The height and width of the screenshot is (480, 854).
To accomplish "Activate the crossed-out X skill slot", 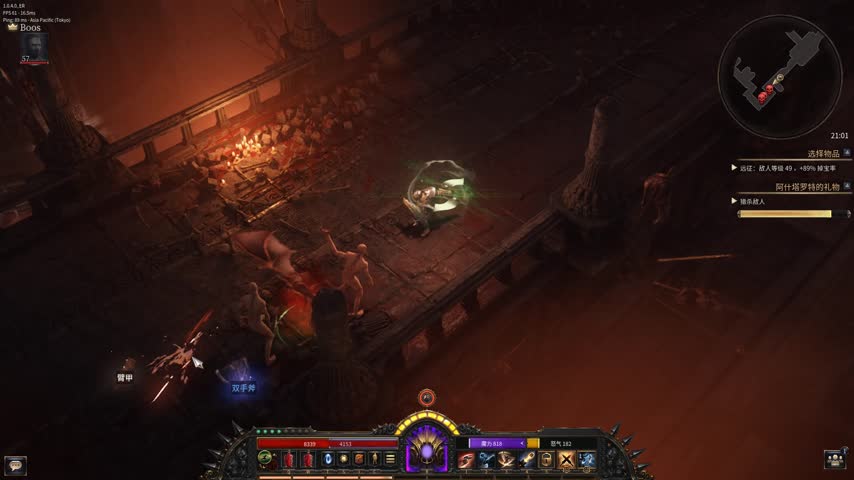I will 566,459.
